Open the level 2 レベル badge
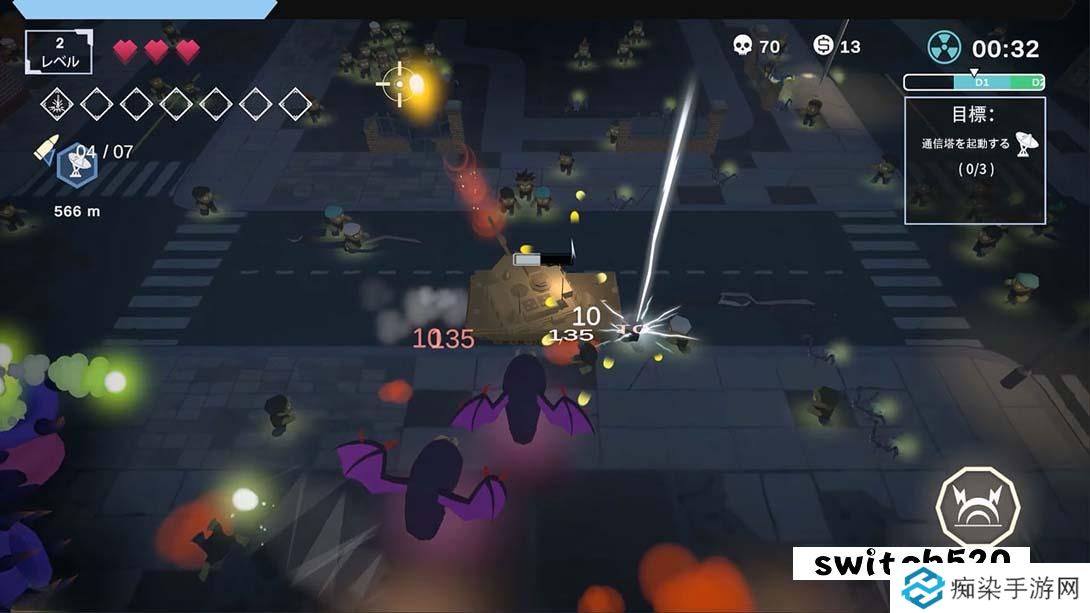This screenshot has width=1090, height=613. tap(58, 52)
